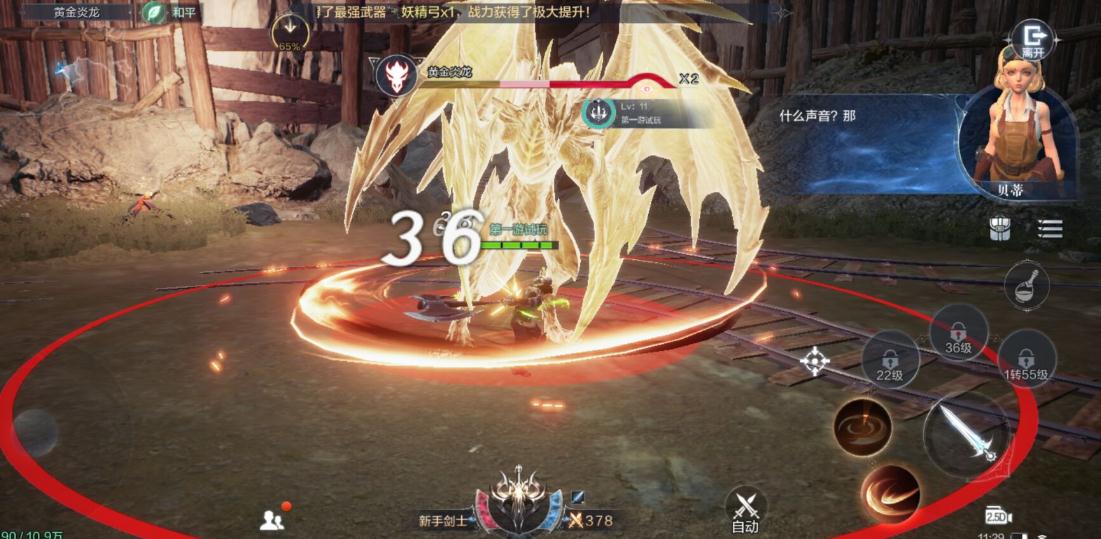This screenshot has height=539, width=1101.
Task: Toggle the 和平 peace mode leaf icon
Action: (154, 13)
